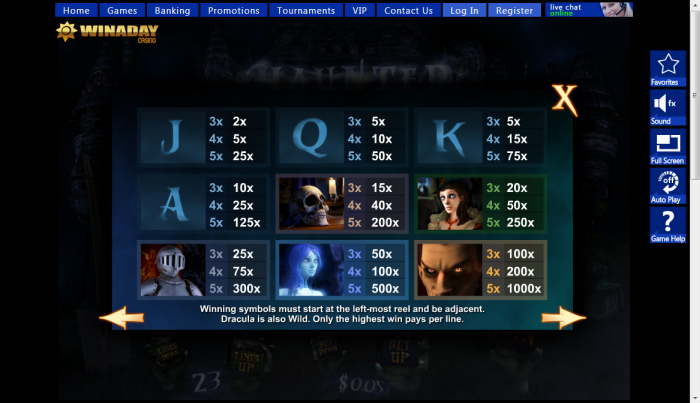Toggle the Sound effects
The height and width of the screenshot is (403, 700).
click(667, 108)
